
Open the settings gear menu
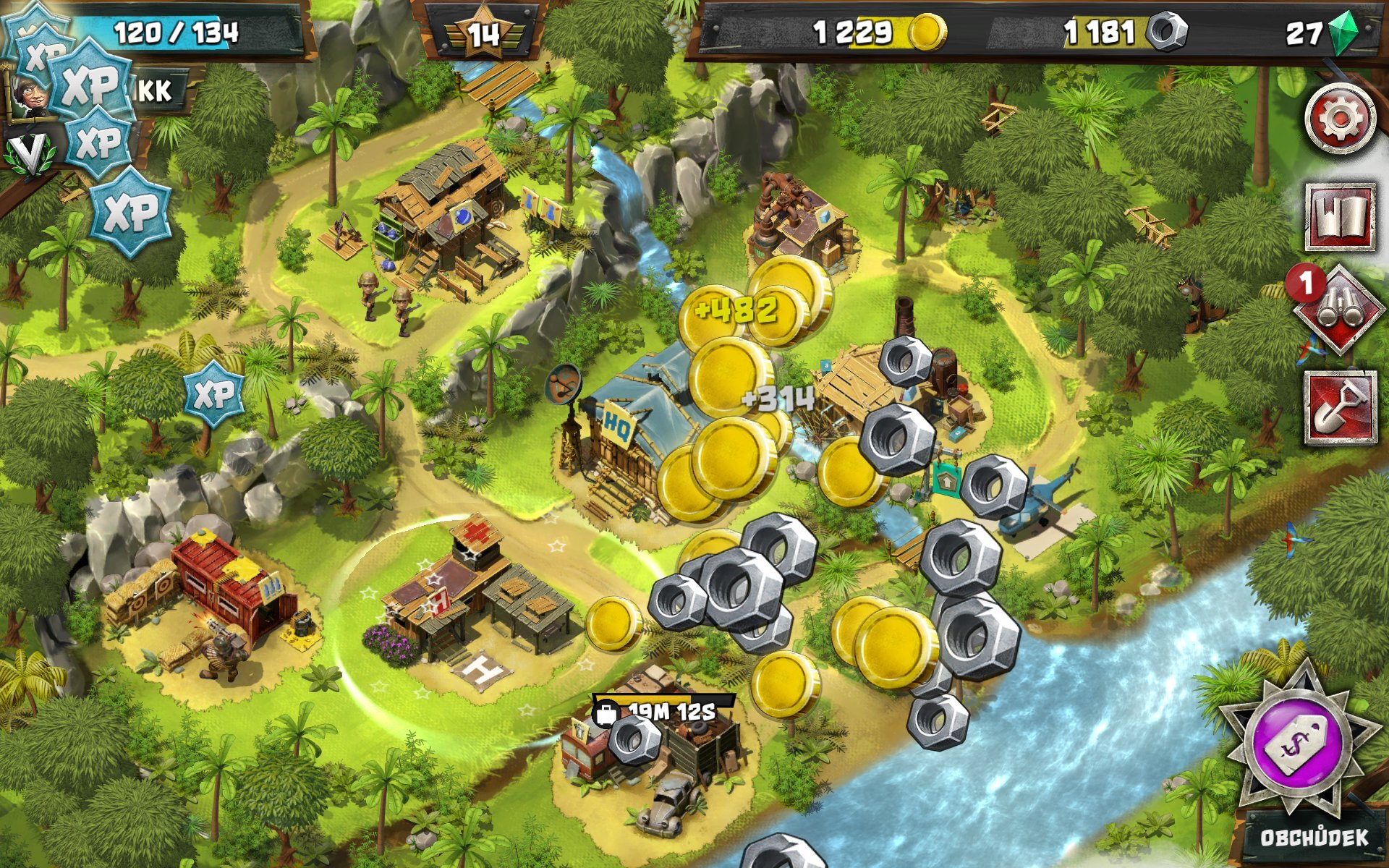tap(1340, 119)
